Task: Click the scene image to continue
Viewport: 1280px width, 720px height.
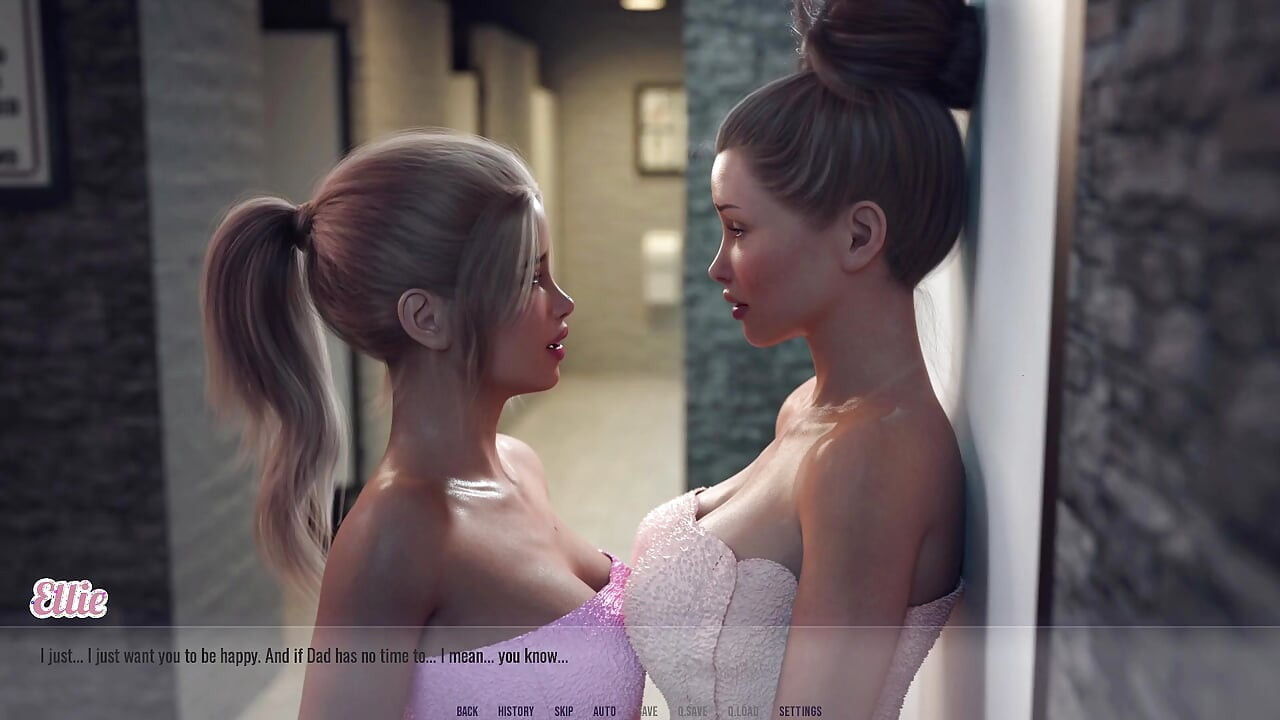Action: [x=640, y=300]
